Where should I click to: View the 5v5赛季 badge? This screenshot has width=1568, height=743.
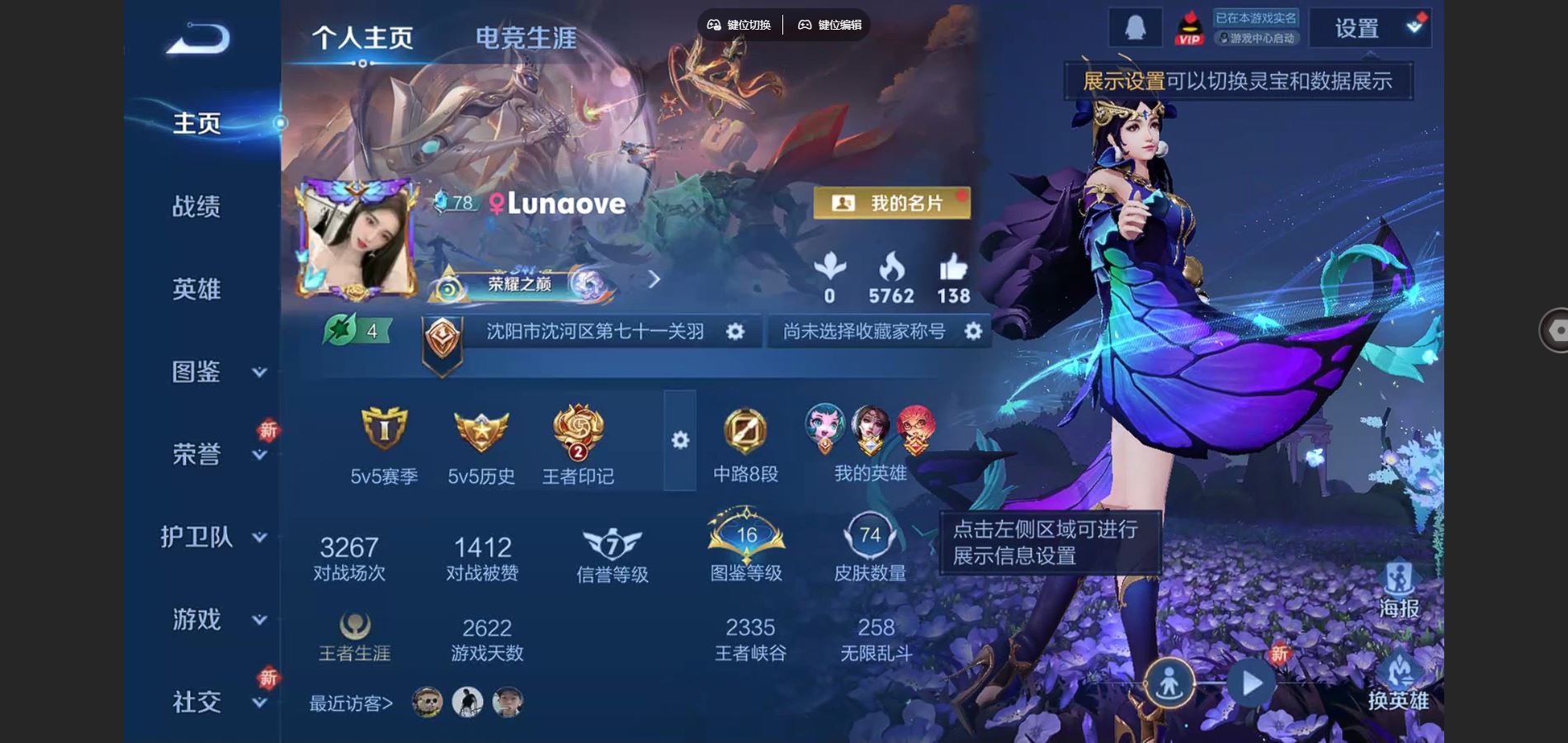click(384, 444)
